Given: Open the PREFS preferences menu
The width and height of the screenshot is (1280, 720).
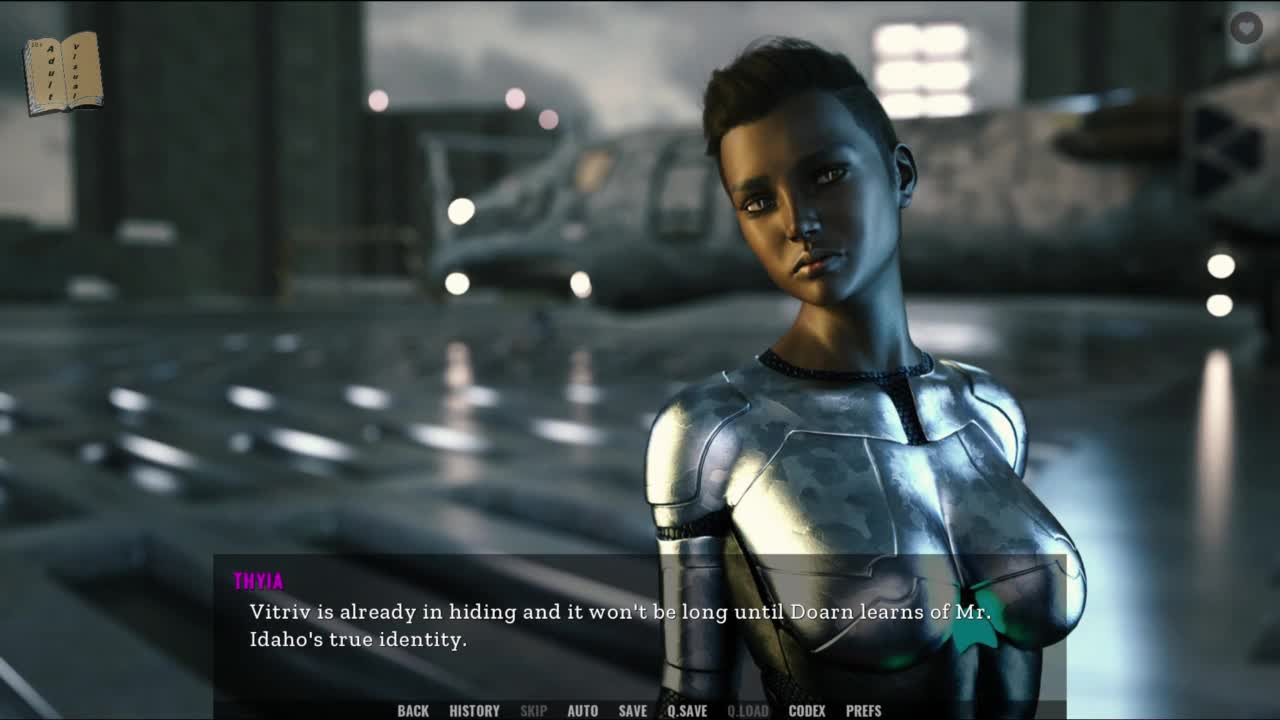Looking at the screenshot, I should coord(863,711).
